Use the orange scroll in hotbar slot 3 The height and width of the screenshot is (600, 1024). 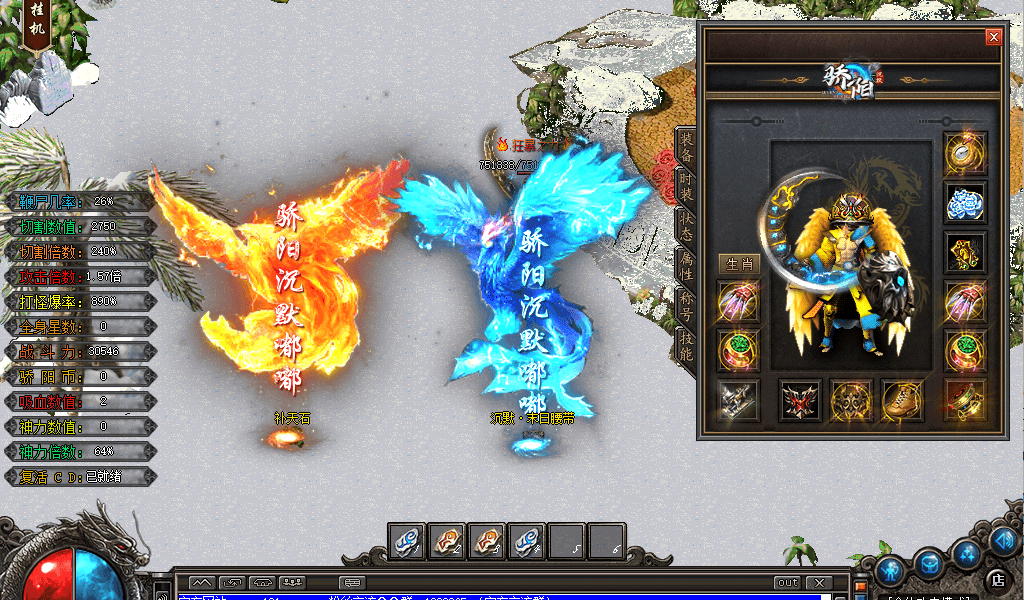click(x=486, y=542)
